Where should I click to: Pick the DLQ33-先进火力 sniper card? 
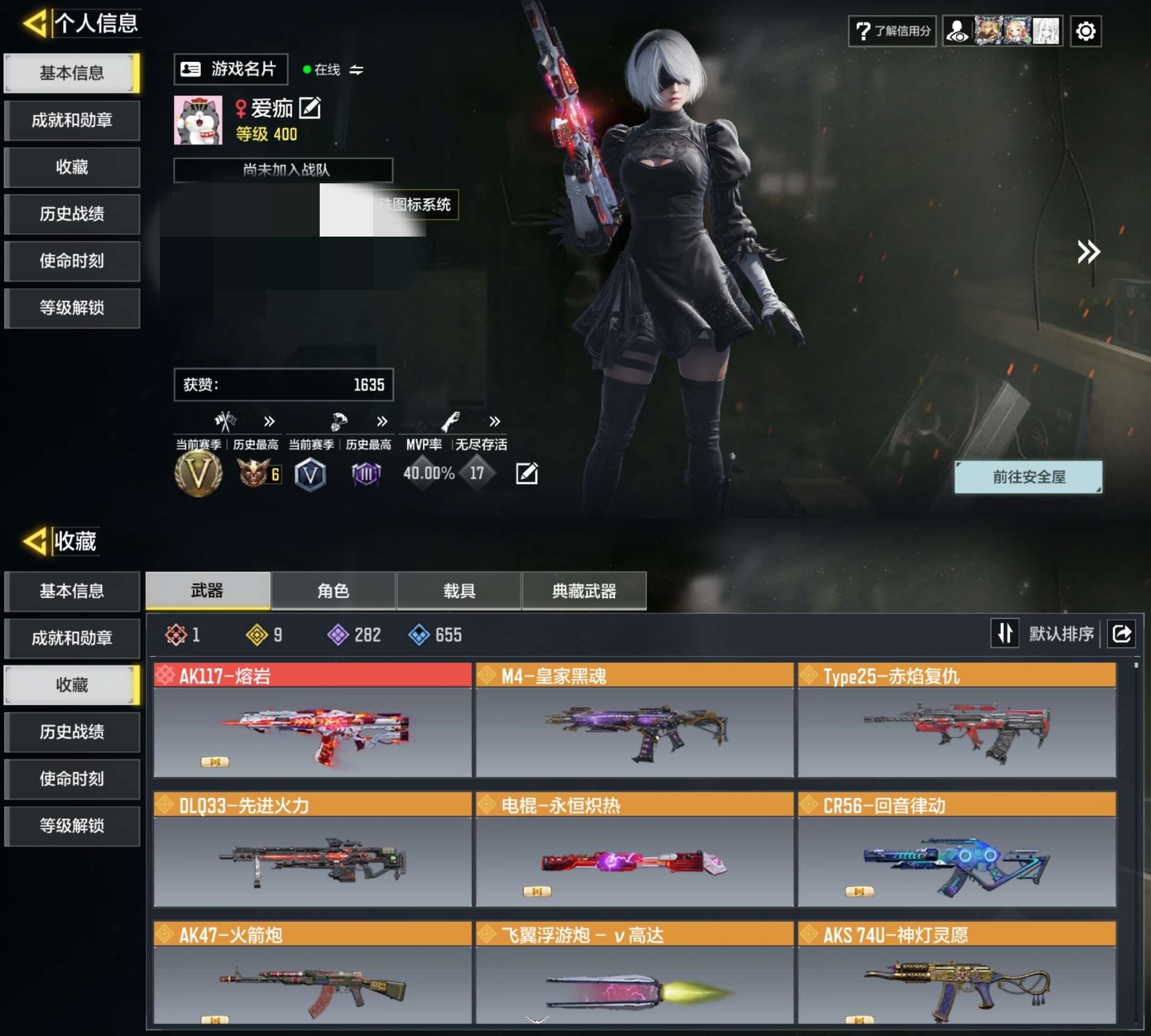click(312, 849)
